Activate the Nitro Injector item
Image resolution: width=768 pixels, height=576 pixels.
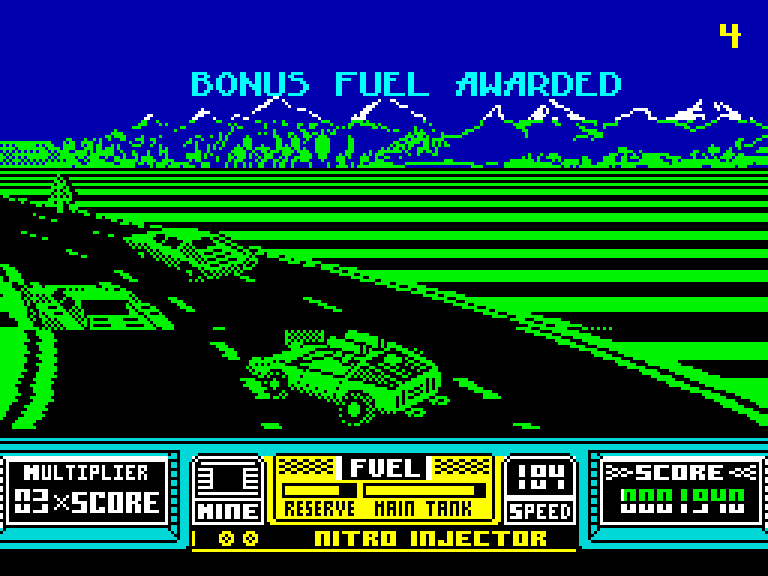coord(430,539)
